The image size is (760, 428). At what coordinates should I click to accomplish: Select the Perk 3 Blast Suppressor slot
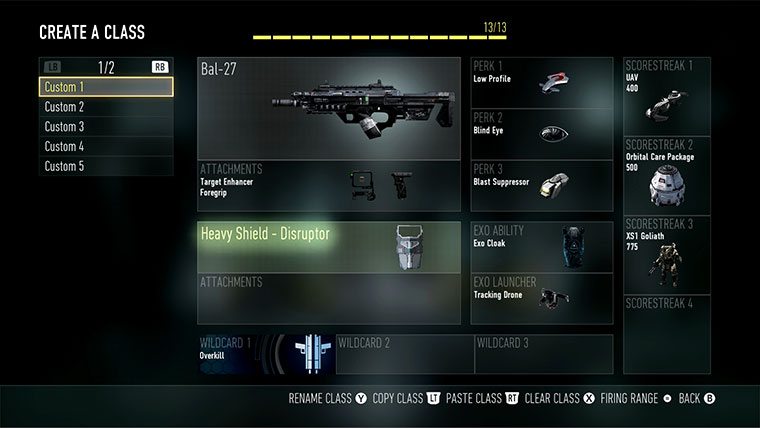[541, 186]
